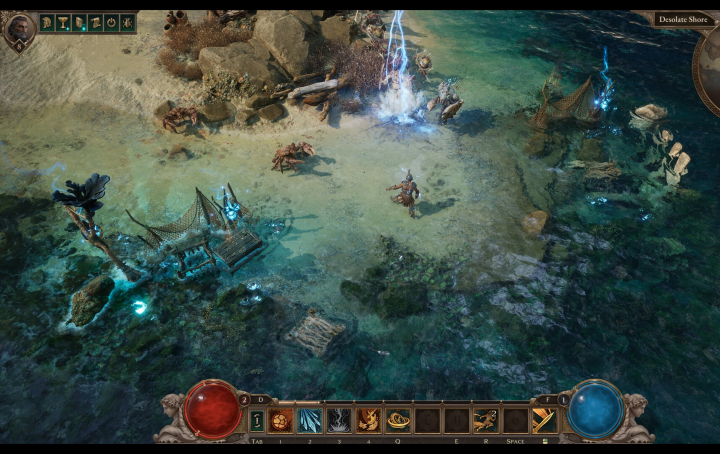720x454 pixels.
Task: Select the book menu icon
Action: pos(79,22)
